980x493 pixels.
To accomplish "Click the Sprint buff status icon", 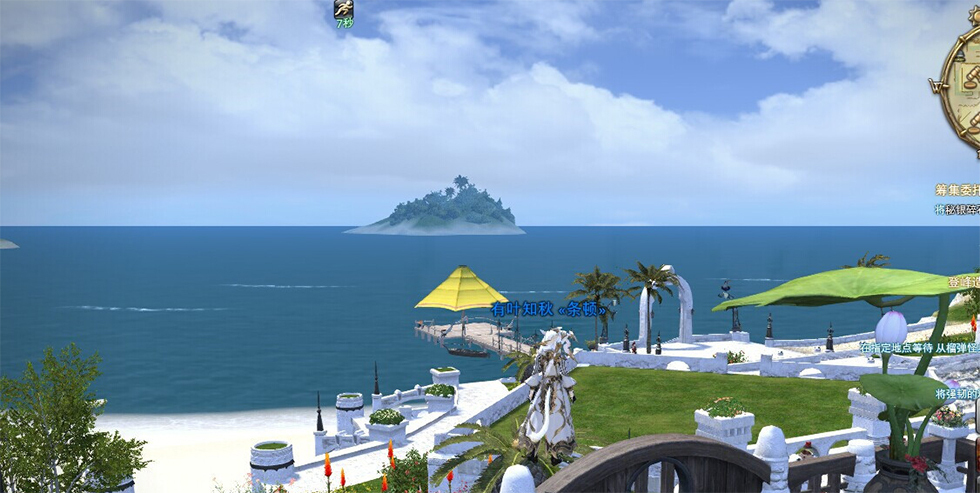I will click(x=343, y=10).
